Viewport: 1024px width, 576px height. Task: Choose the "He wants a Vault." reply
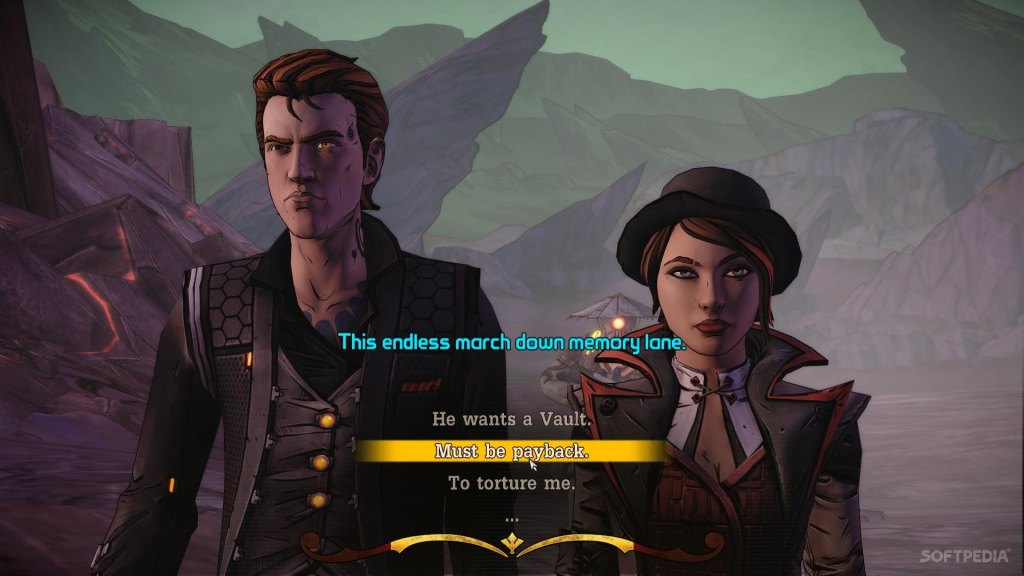click(511, 419)
